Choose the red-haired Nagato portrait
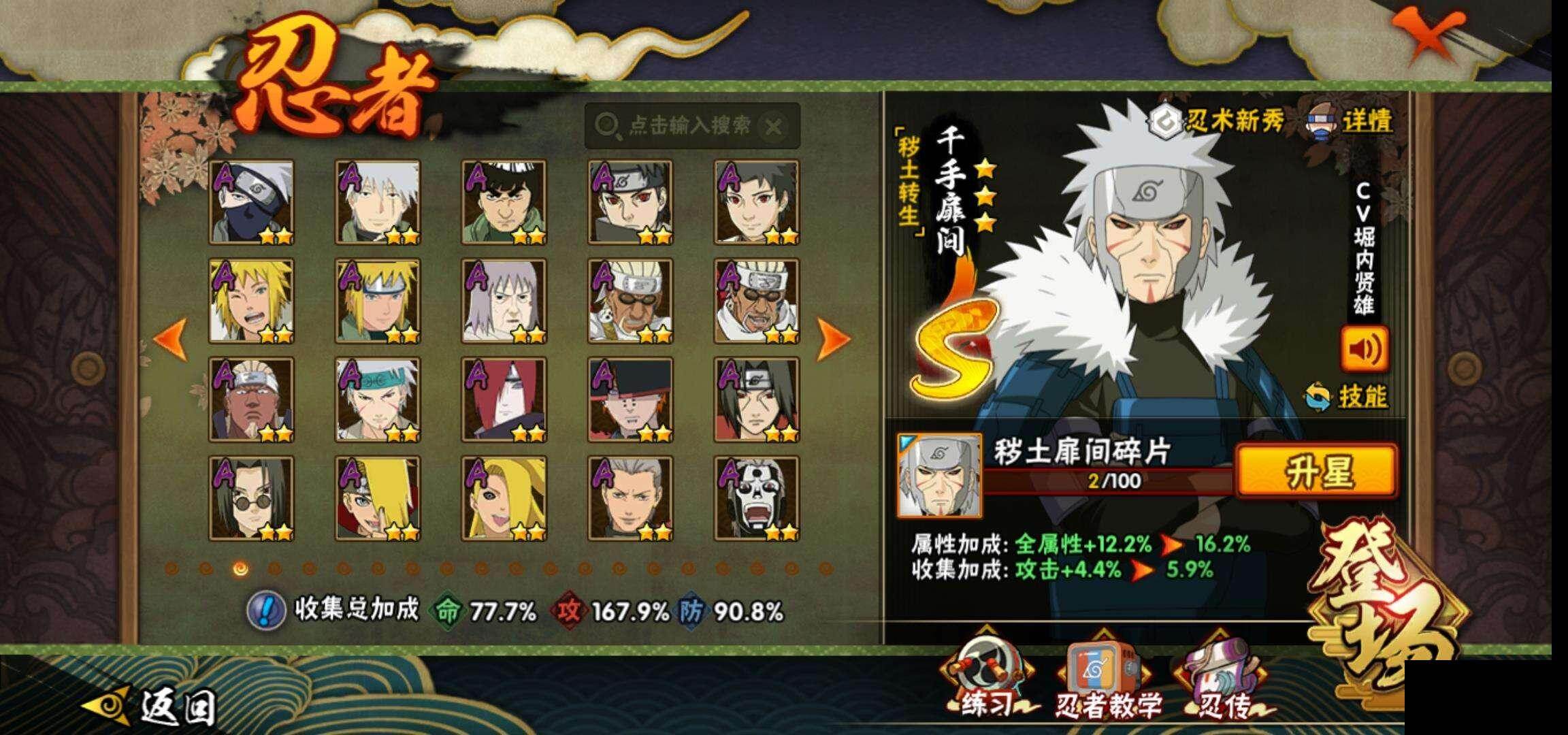The width and height of the screenshot is (1568, 735). tap(504, 399)
